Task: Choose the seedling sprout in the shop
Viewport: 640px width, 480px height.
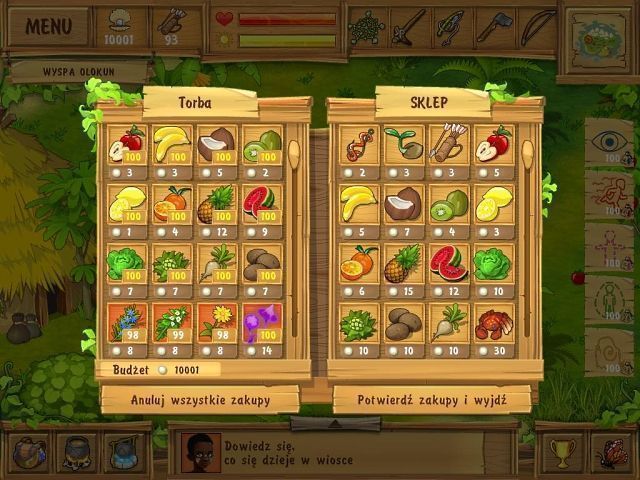Action: [403, 146]
